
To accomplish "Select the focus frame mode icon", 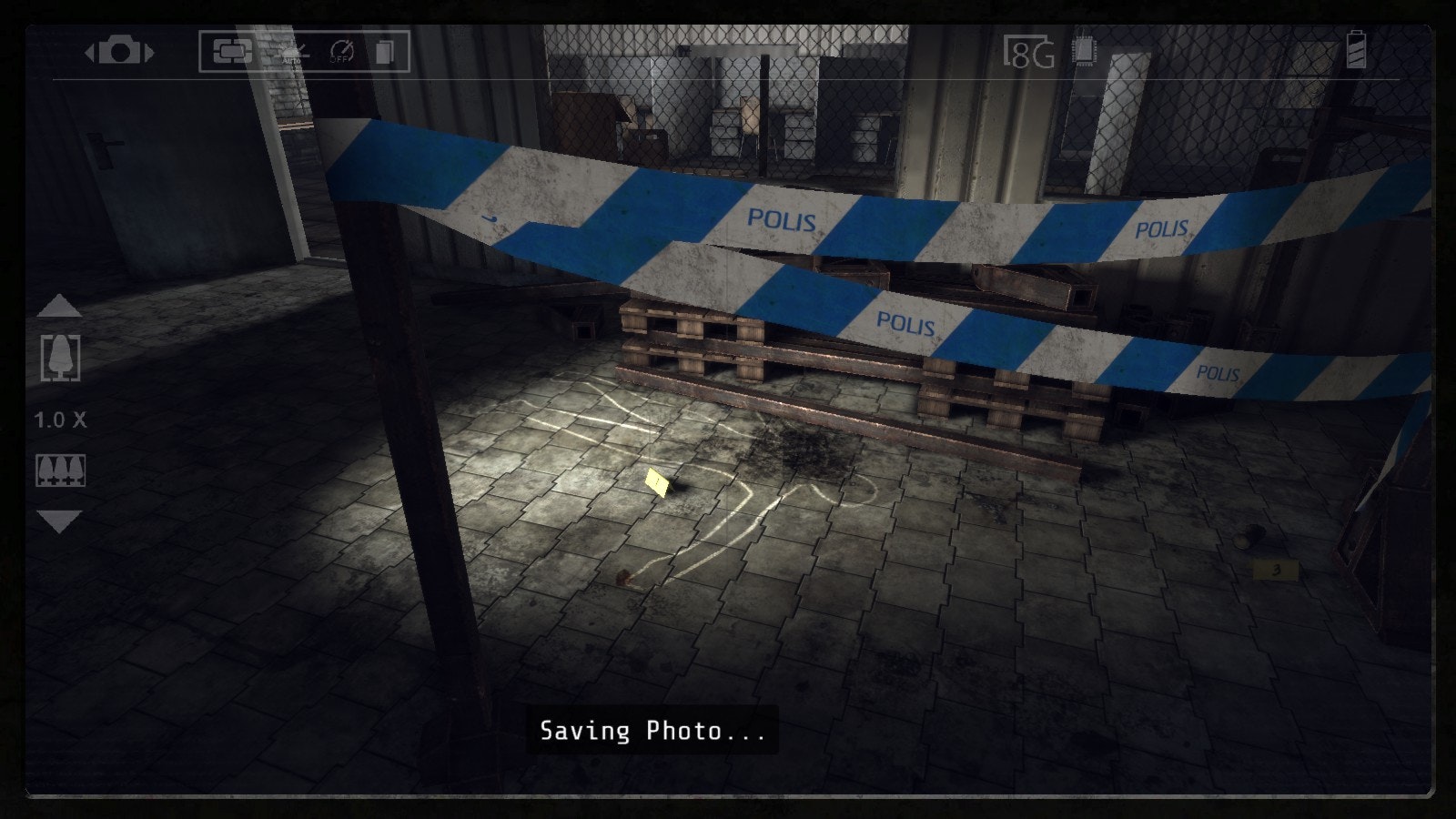I will [x=232, y=51].
